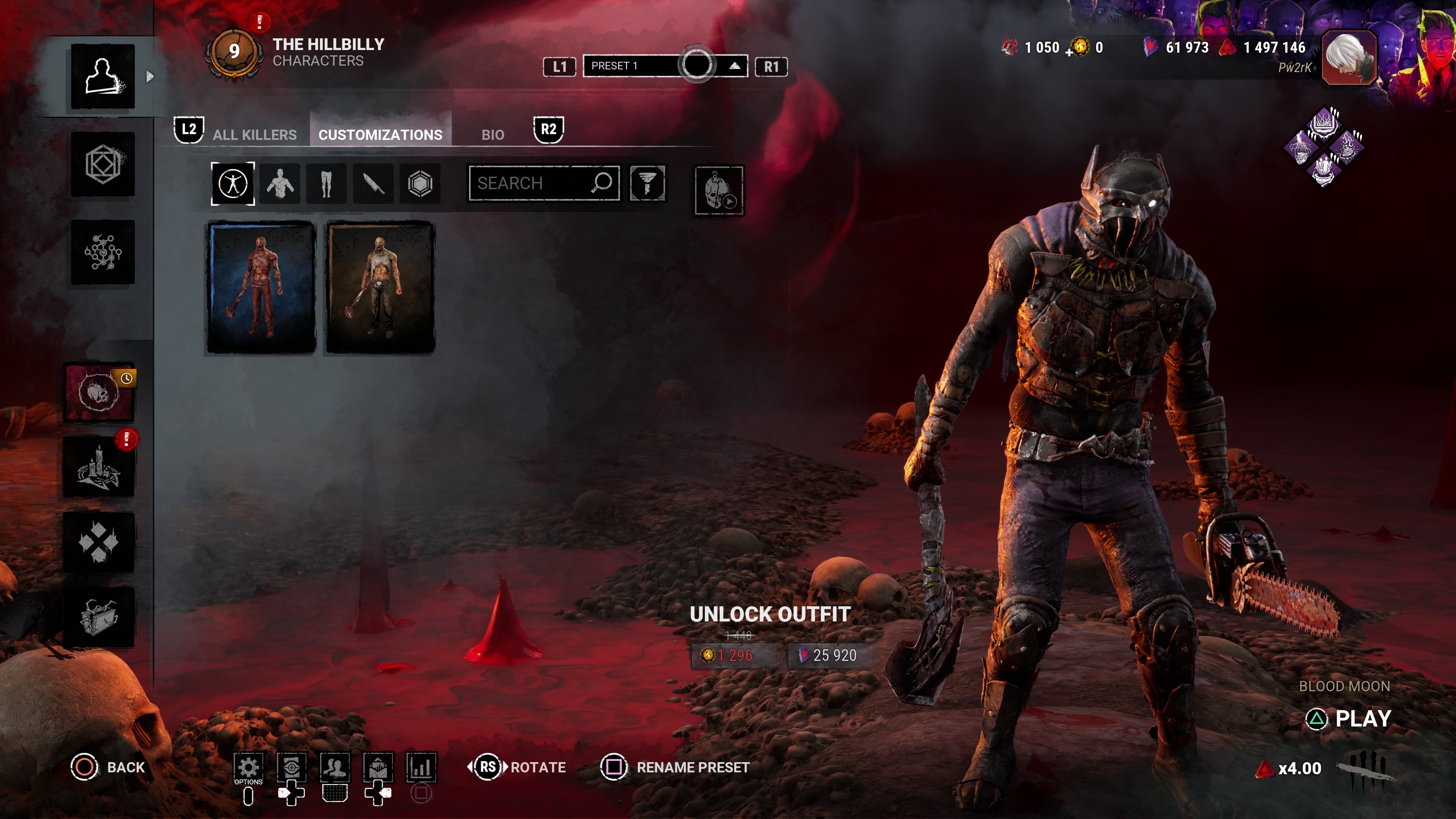
Task: Filter by the weapon blade category
Action: tap(373, 184)
